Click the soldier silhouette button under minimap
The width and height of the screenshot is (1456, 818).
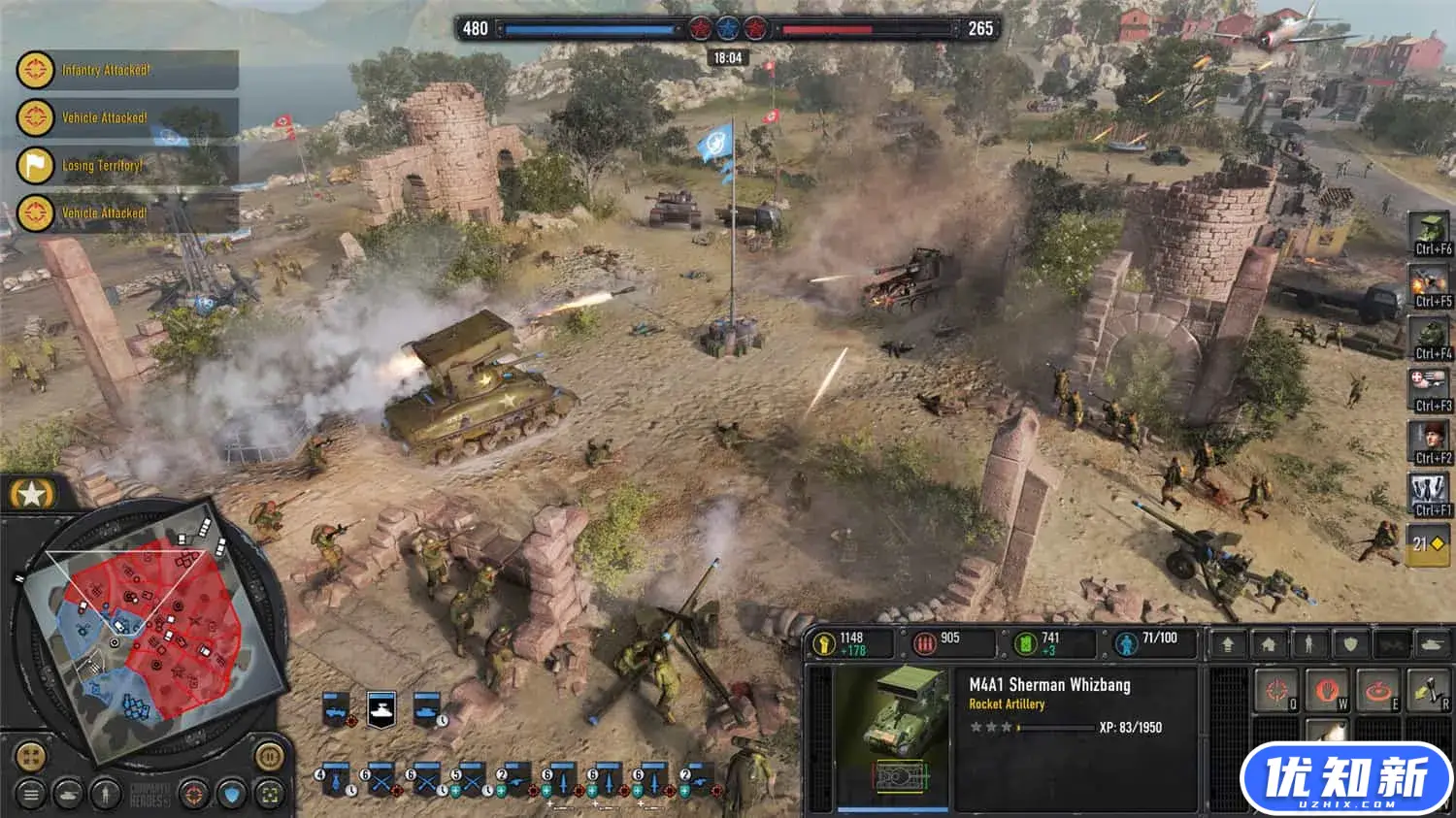coord(105,795)
